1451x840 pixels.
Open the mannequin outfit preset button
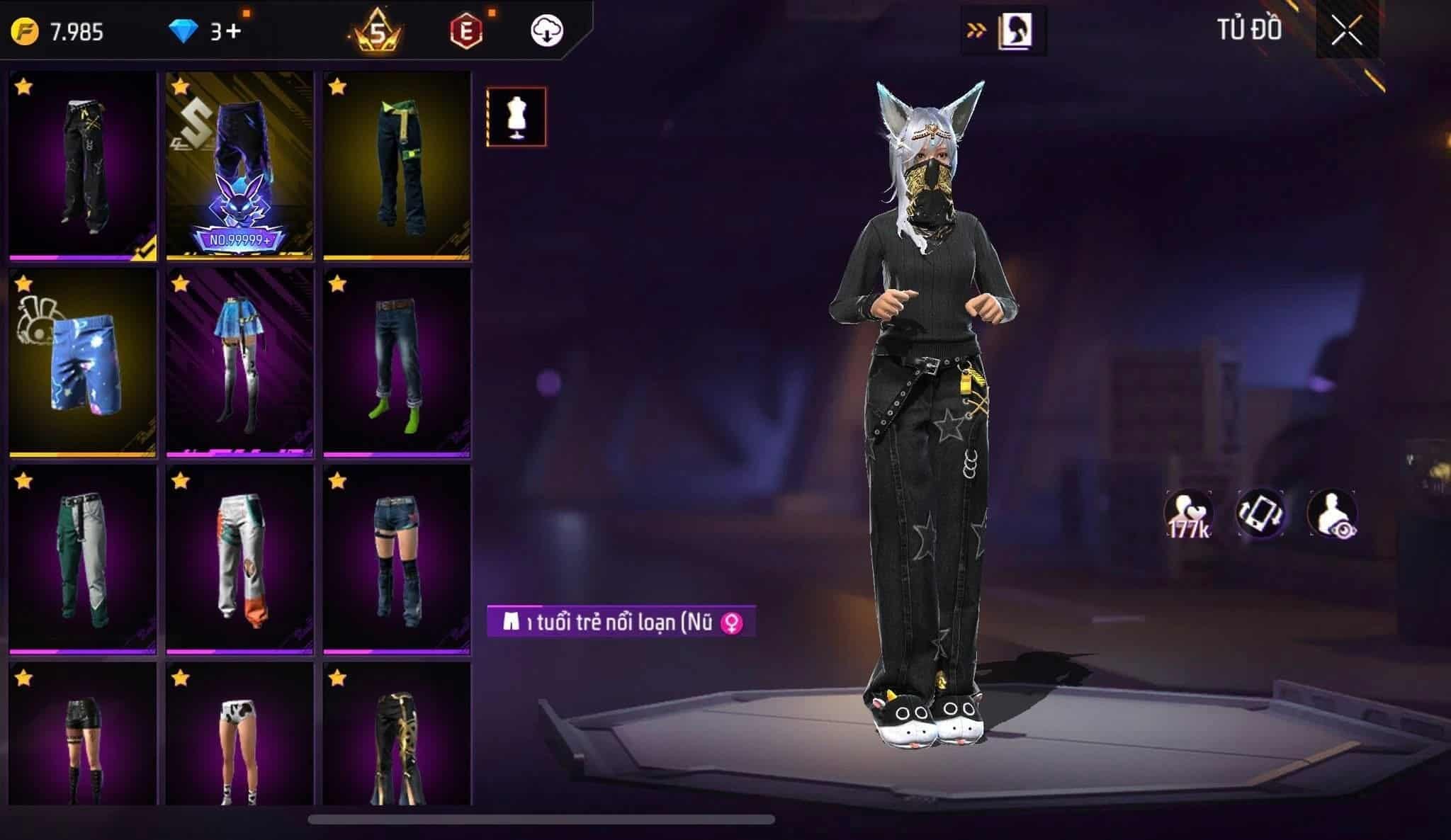pos(516,117)
